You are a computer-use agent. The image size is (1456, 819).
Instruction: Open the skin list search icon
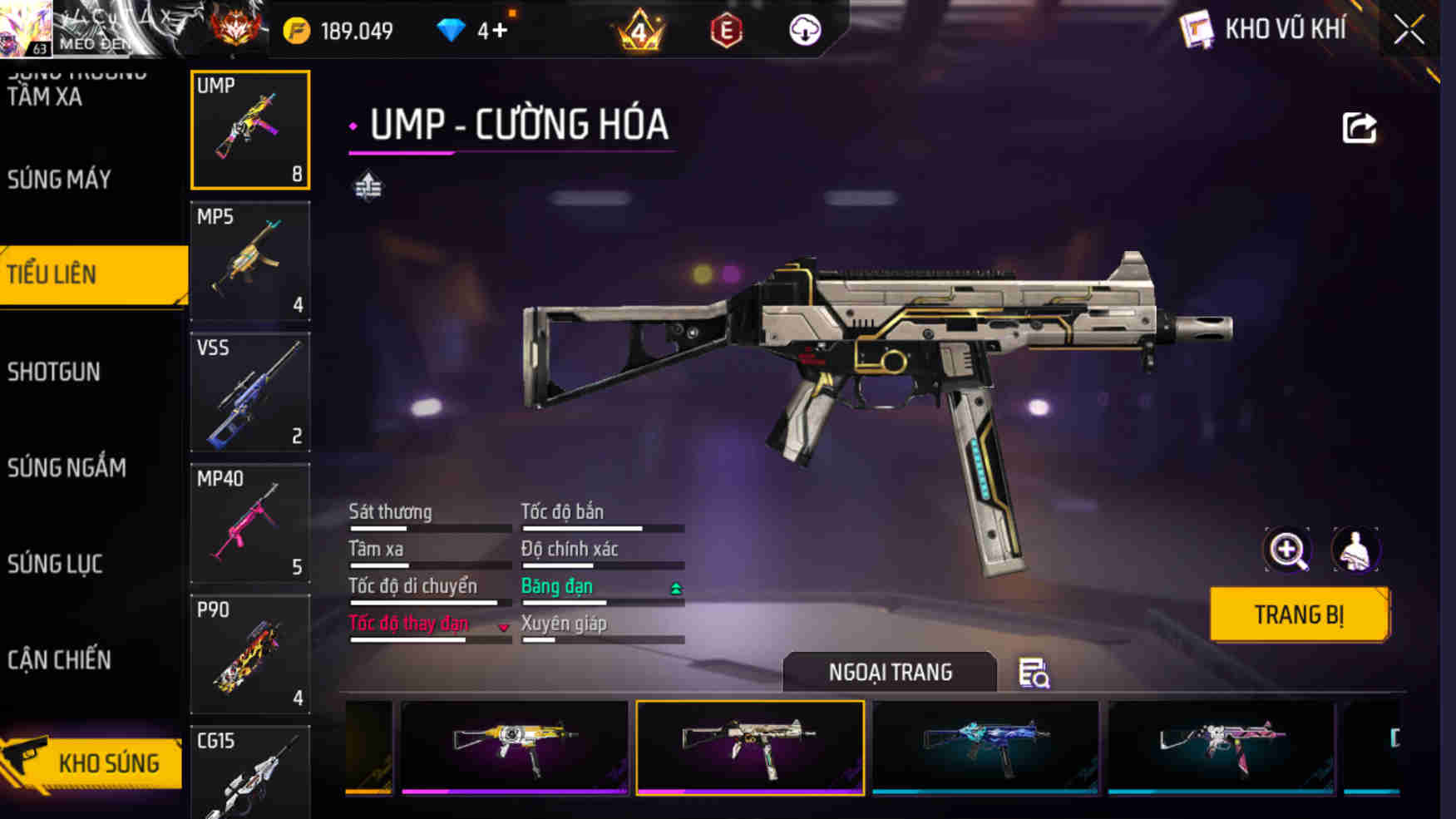tap(1034, 673)
